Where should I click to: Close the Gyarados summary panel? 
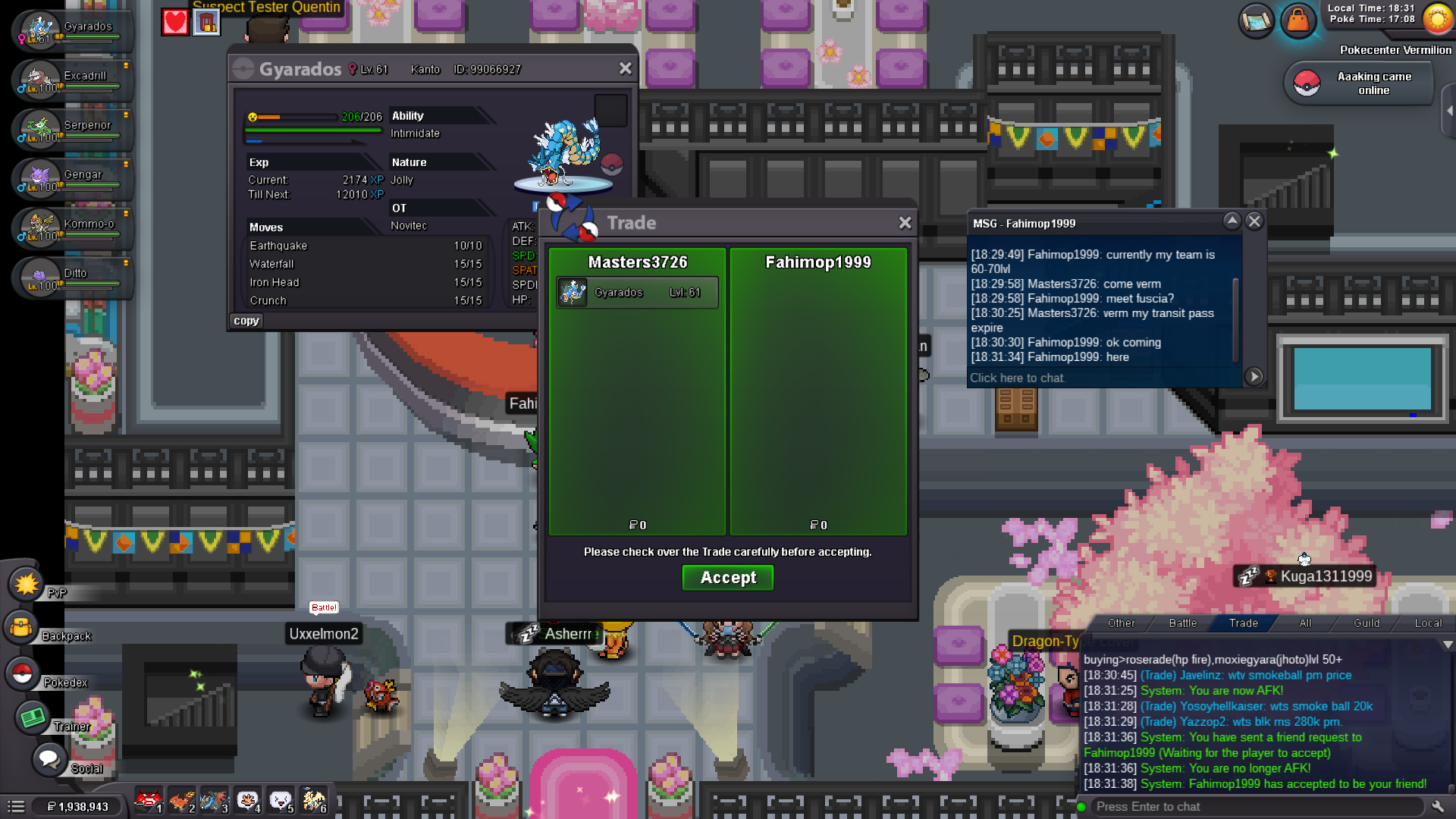[x=625, y=69]
